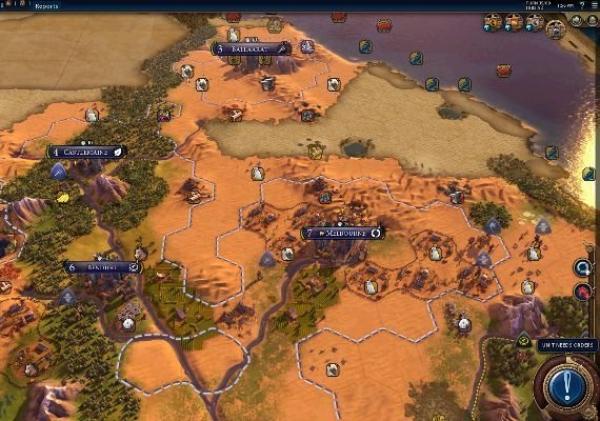Viewport: 600px width, 421px height.
Task: Open the Canberra city banner
Action: [87, 152]
